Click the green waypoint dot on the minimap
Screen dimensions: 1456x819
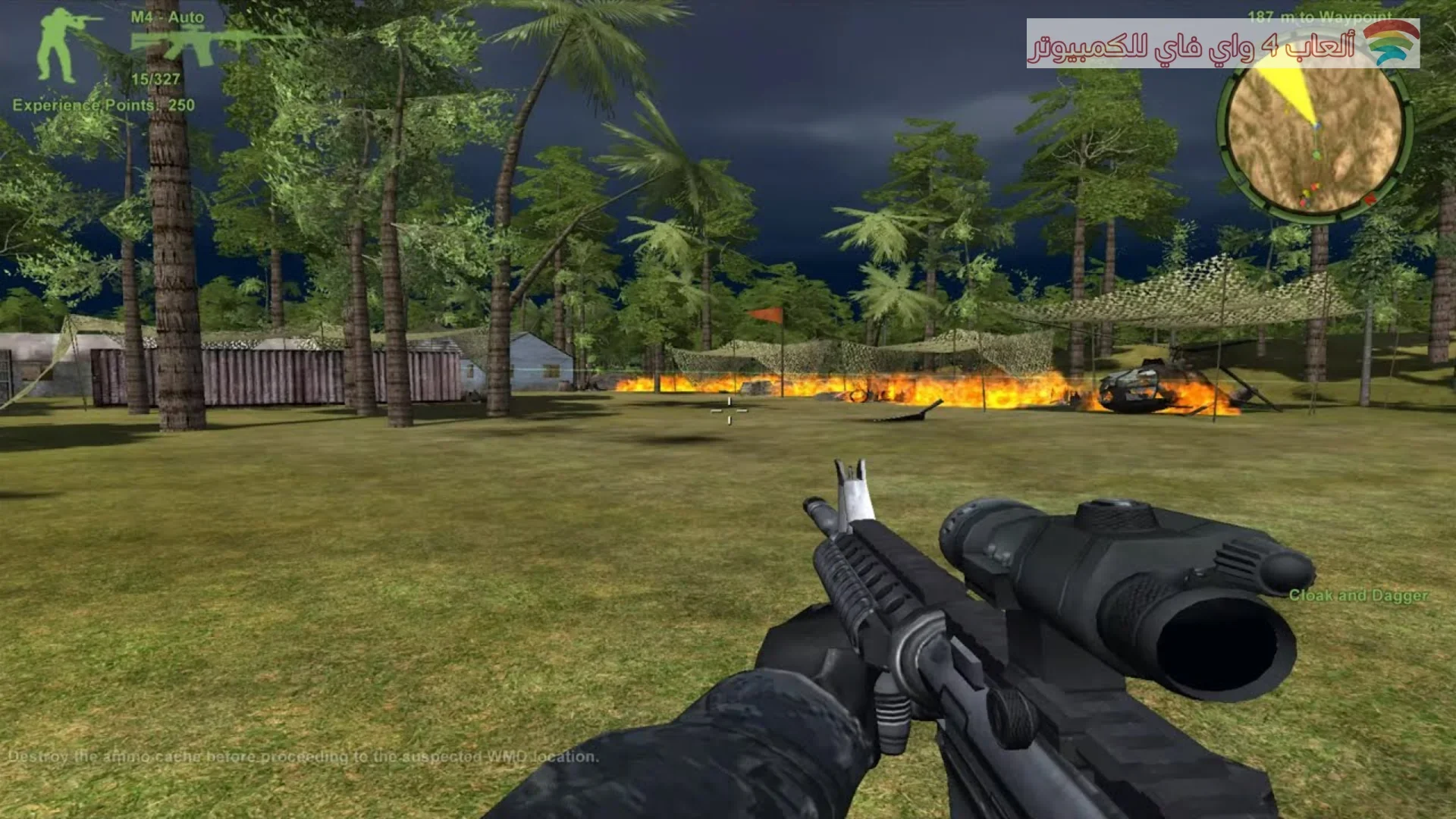pyautogui.click(x=1317, y=155)
